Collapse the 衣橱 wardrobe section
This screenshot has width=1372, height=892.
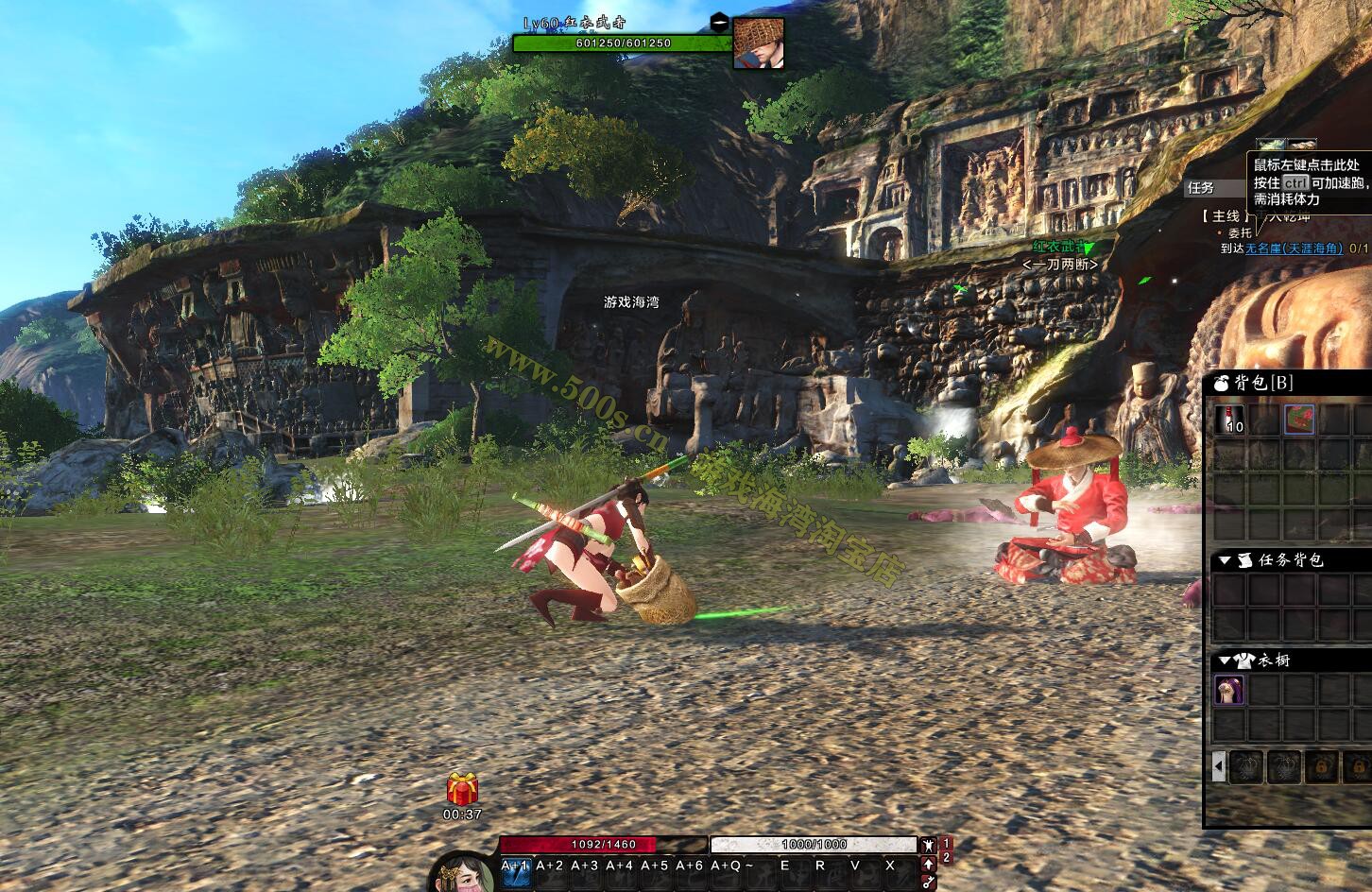1225,660
